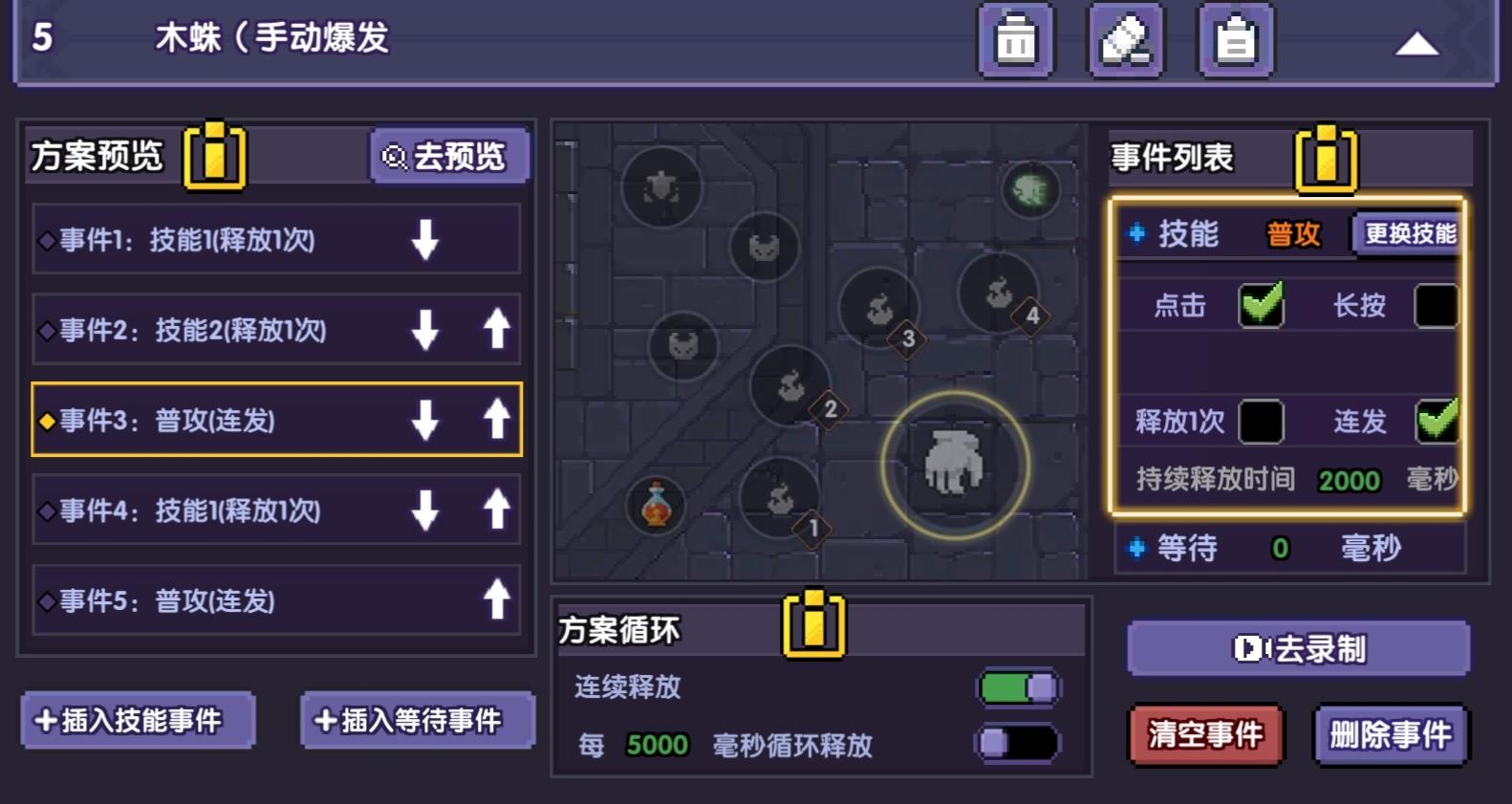This screenshot has height=804, width=1512.
Task: Clear all events with 清空事件
Action: [x=1205, y=735]
